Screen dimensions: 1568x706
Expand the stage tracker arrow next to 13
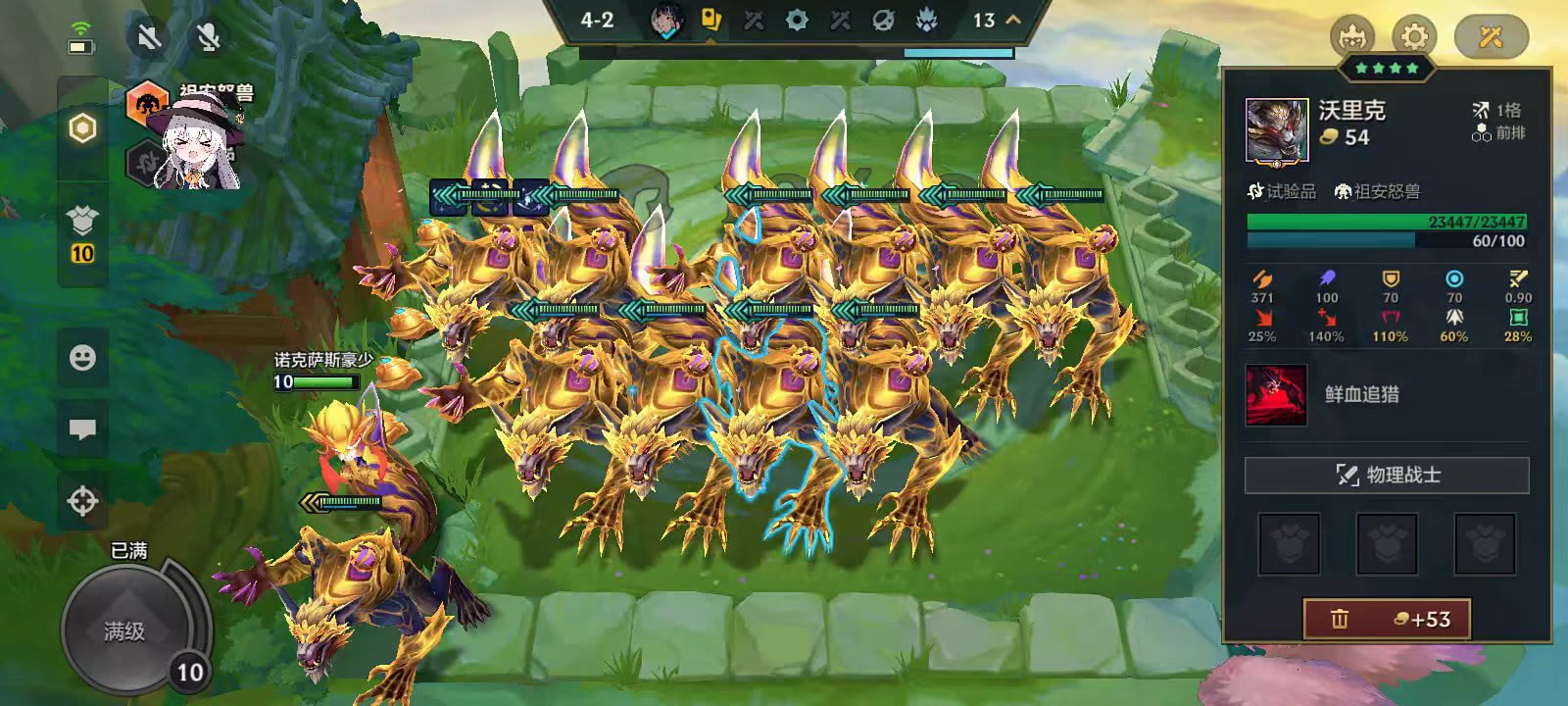pos(1013,20)
